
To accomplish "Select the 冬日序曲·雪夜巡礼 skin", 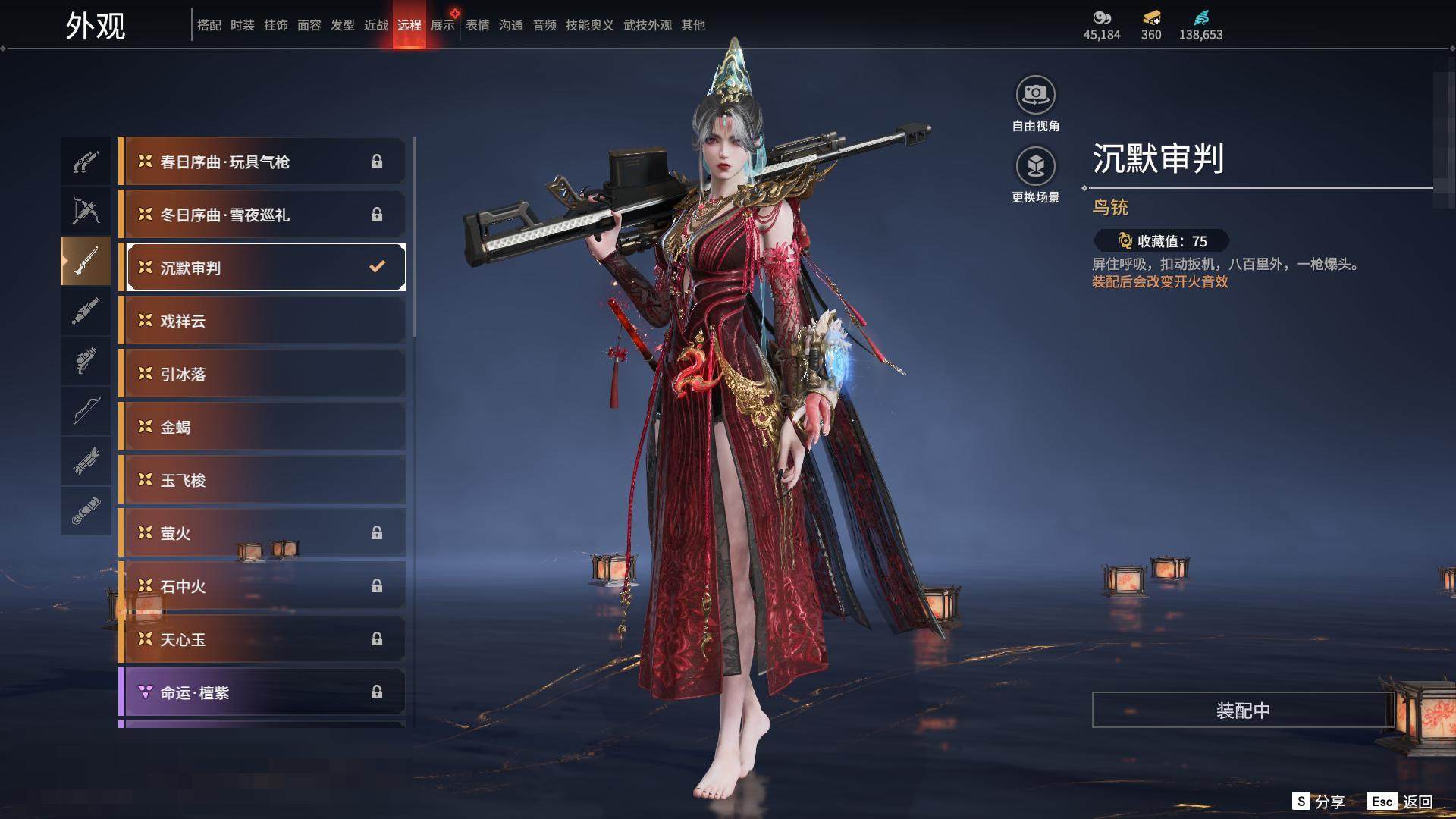I will point(262,215).
